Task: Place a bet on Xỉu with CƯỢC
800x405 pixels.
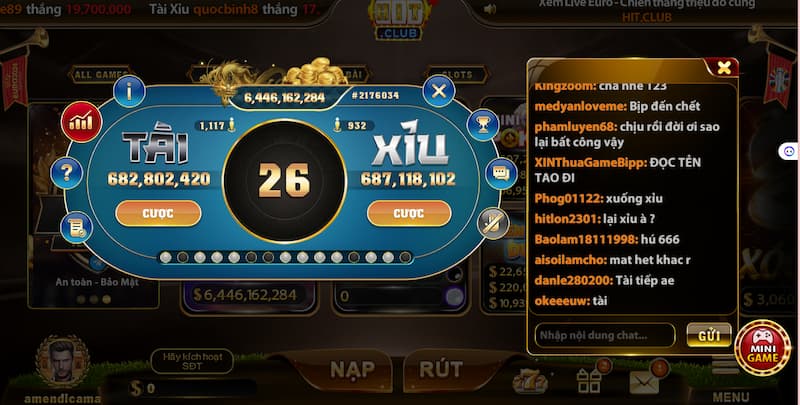Action: tap(408, 213)
